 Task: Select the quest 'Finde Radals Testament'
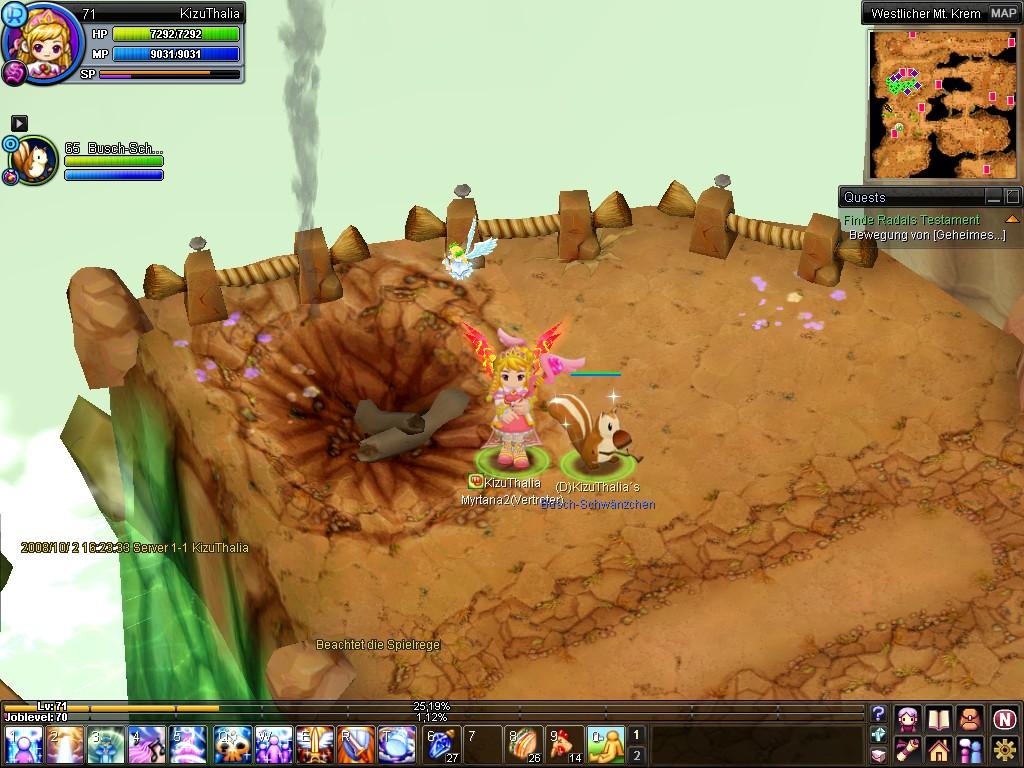[x=911, y=220]
